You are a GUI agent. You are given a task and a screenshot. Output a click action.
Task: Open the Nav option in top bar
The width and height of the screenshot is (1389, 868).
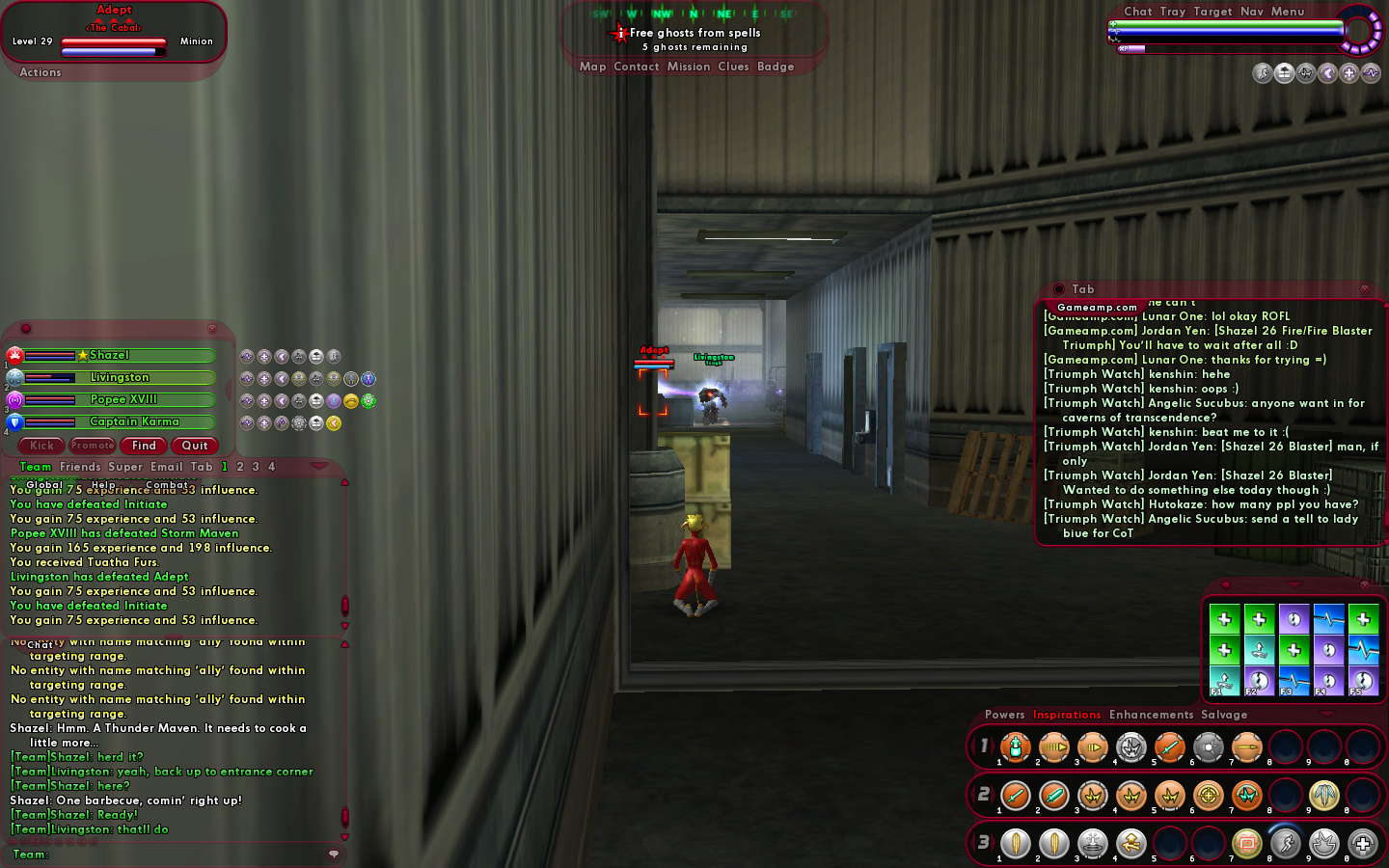tap(1251, 12)
